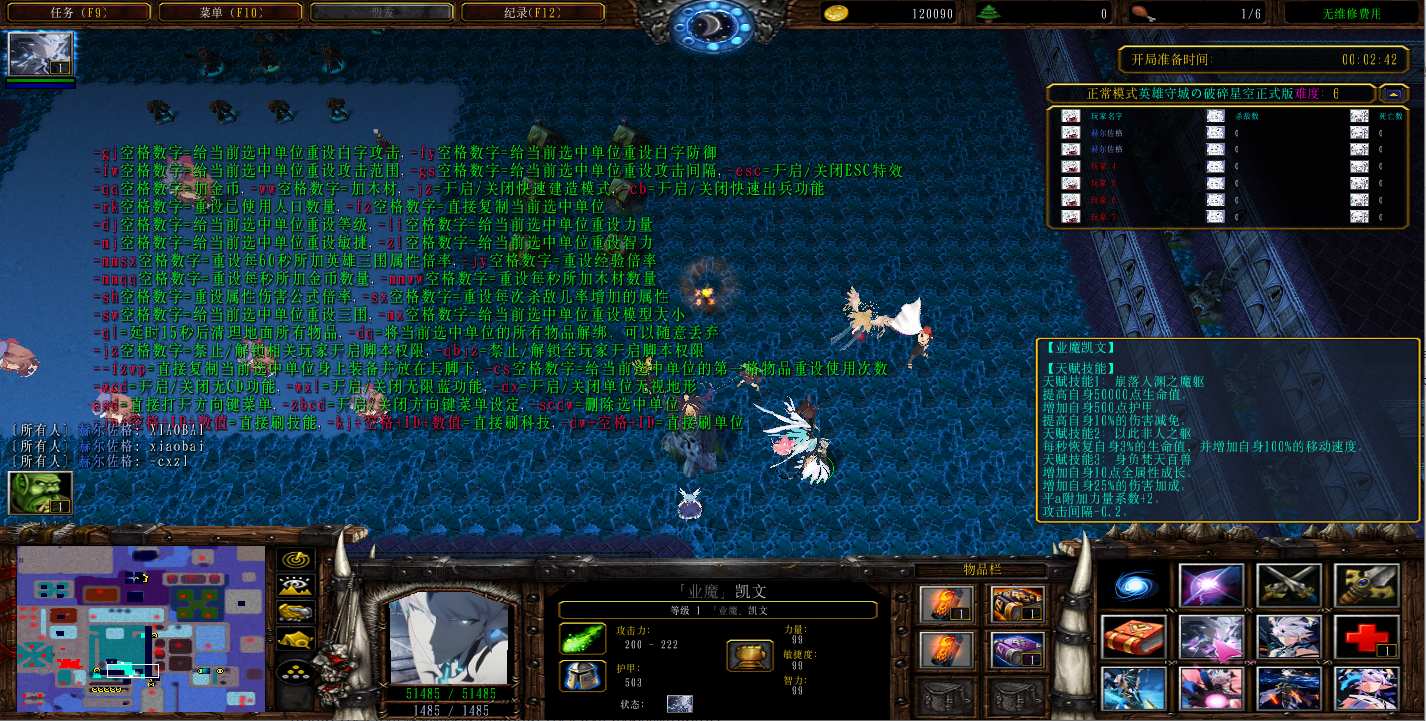This screenshot has height=721, width=1426.
Task: Open the 纪录 (F12) log
Action: (x=532, y=13)
